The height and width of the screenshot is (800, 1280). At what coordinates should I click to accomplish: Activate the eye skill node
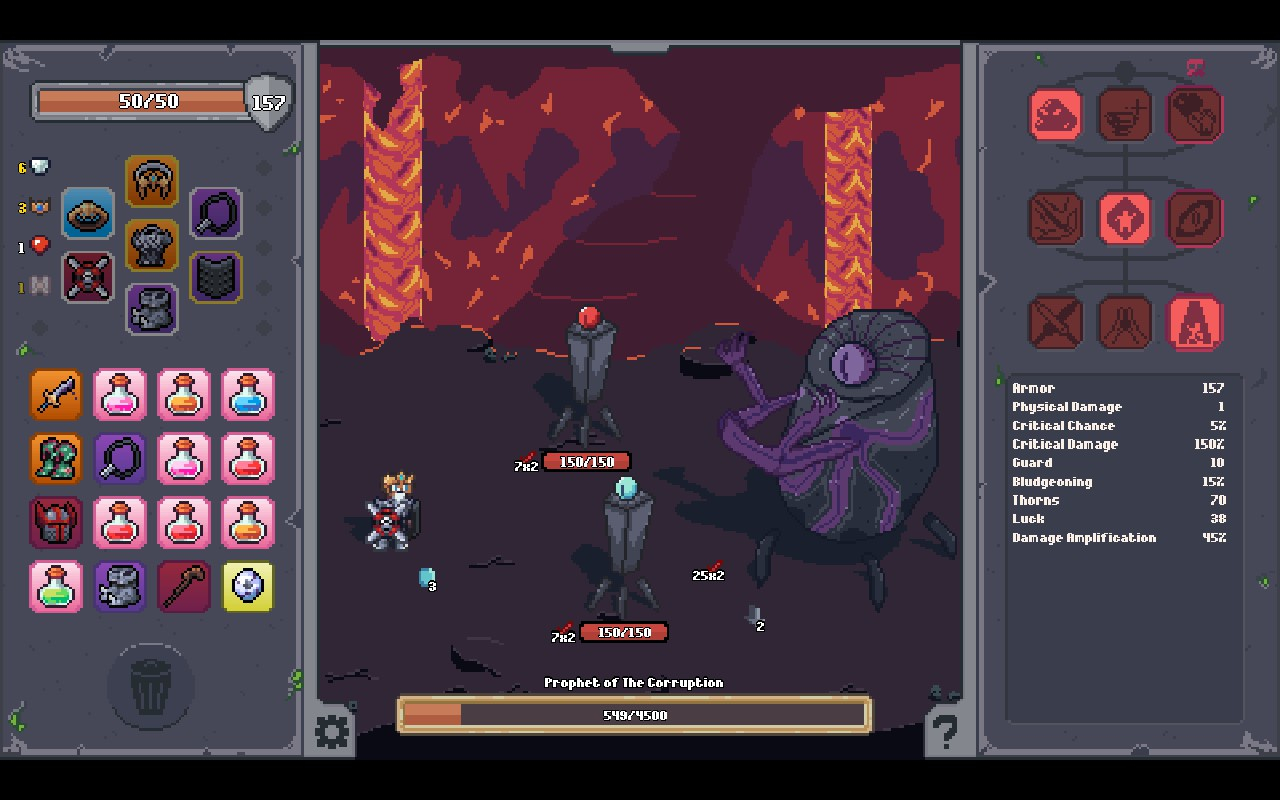point(1195,219)
